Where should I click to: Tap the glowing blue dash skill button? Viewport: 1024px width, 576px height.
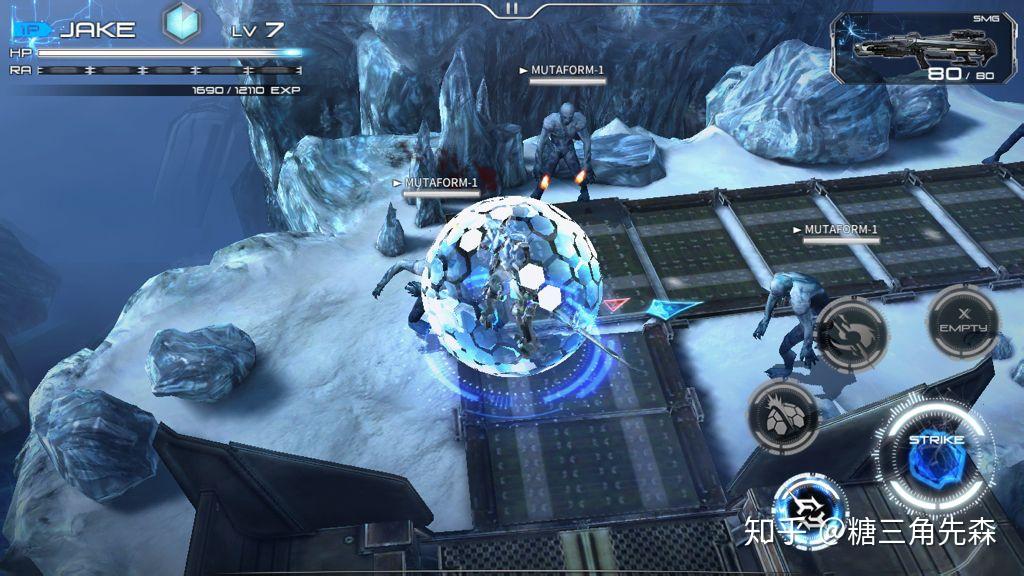808,507
